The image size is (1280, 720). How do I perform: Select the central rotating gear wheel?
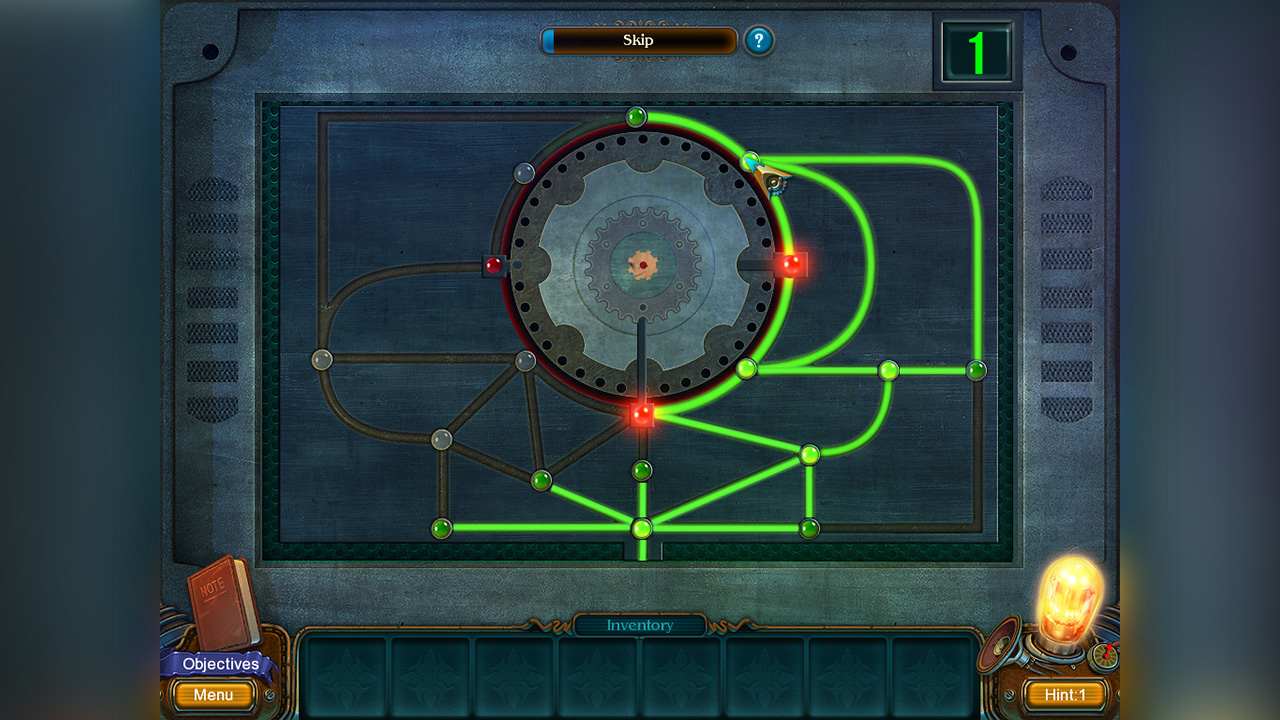[x=641, y=267]
